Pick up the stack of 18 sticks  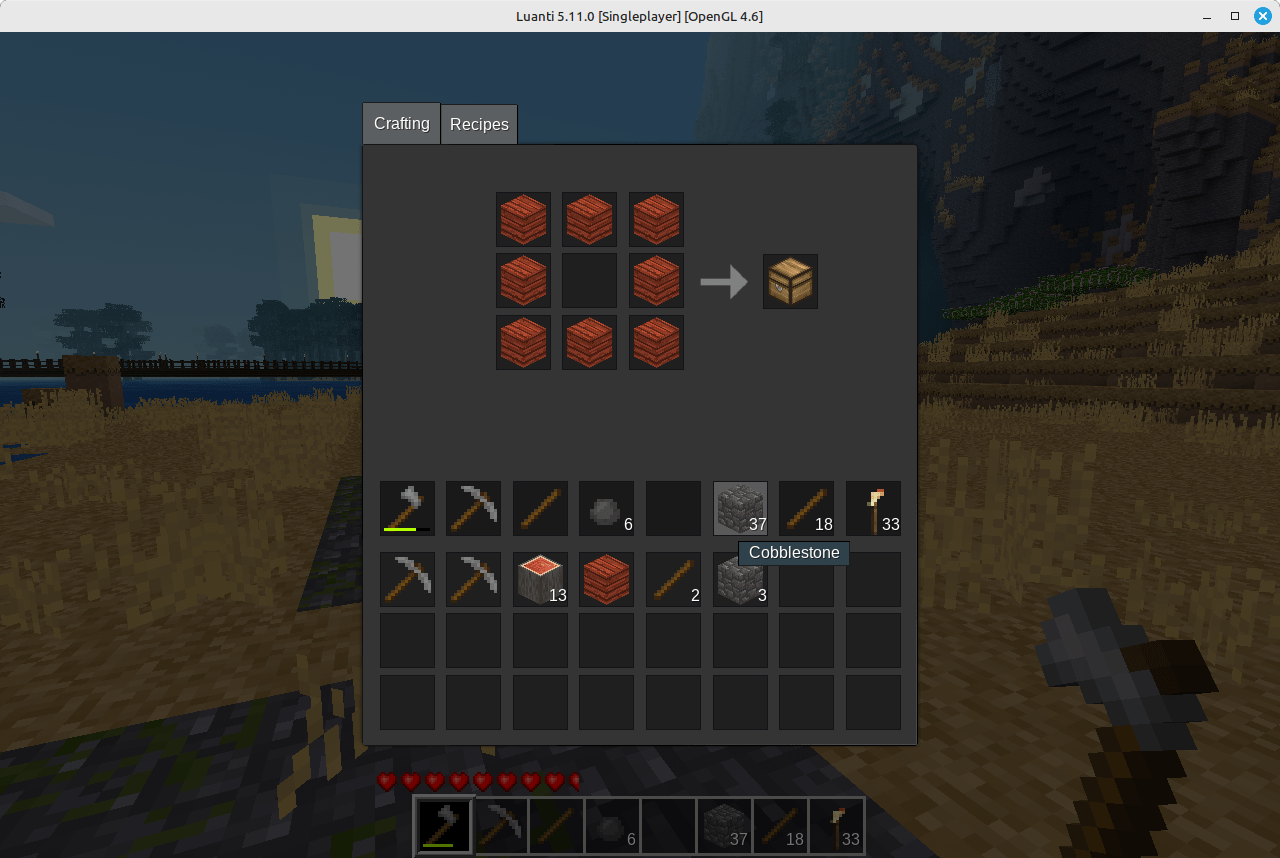(806, 508)
